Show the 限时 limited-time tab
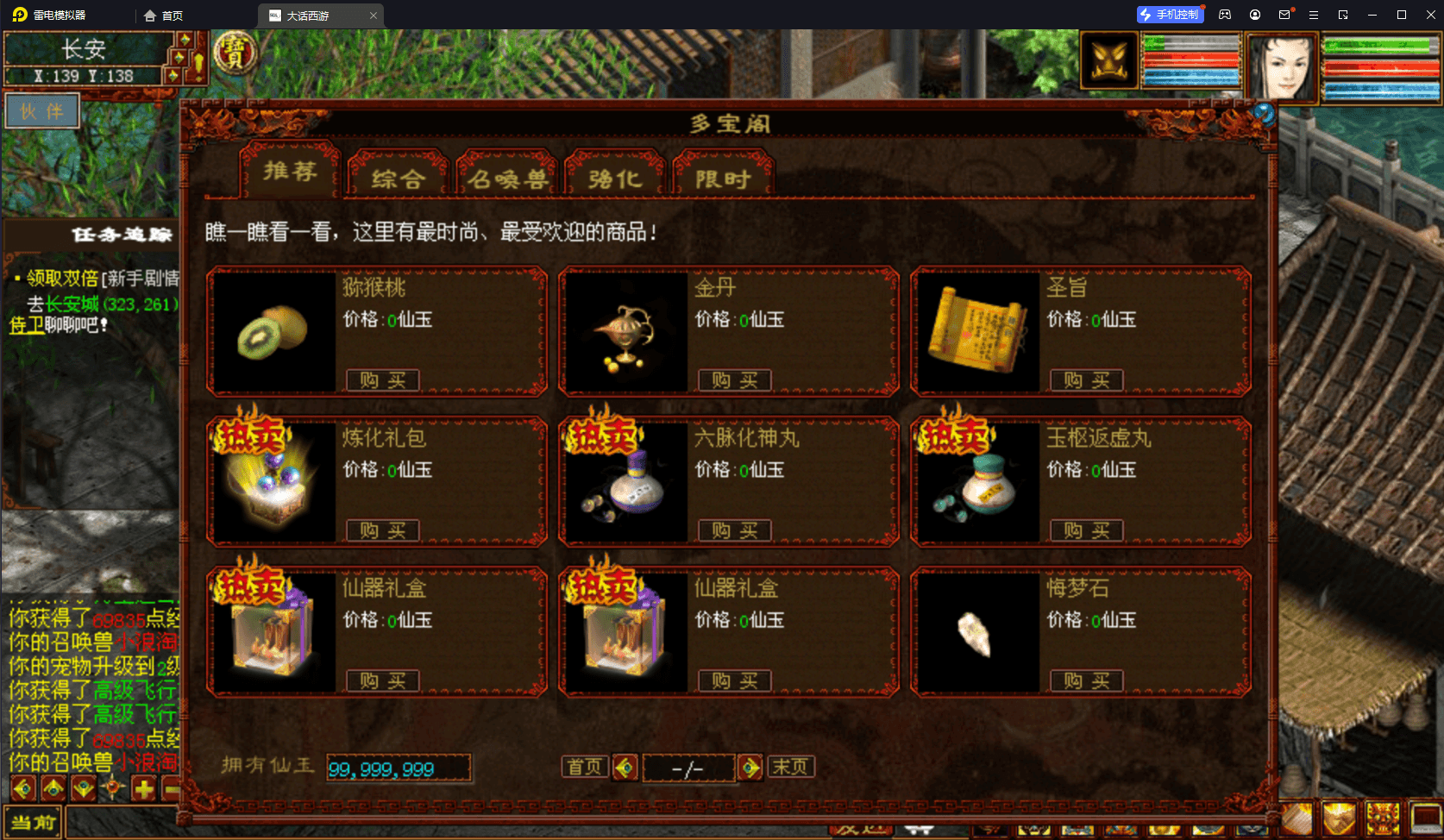The image size is (1444, 840). (x=723, y=178)
